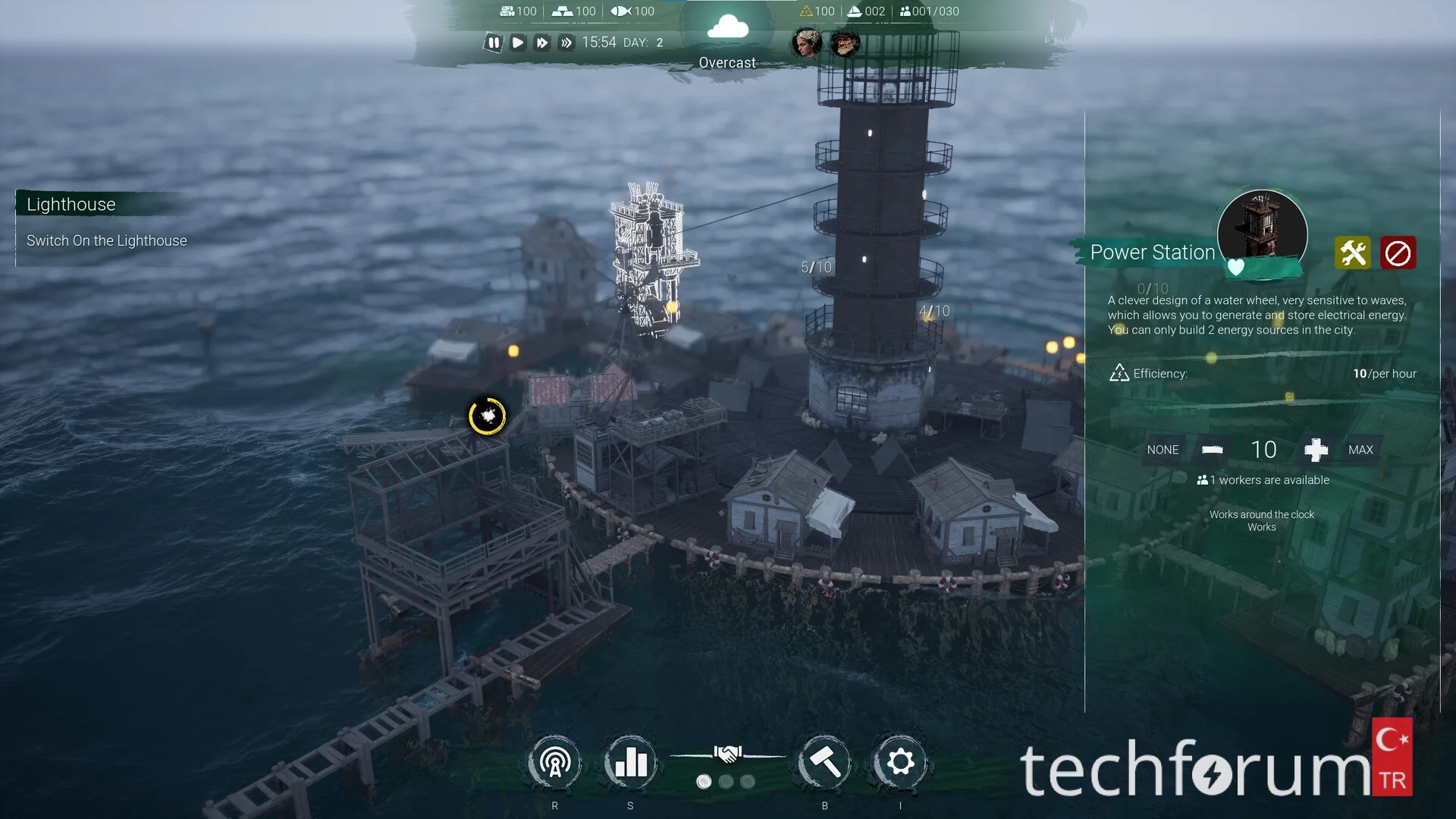Select the fastest triple-arrow speed
The image size is (1456, 819).
tap(566, 42)
